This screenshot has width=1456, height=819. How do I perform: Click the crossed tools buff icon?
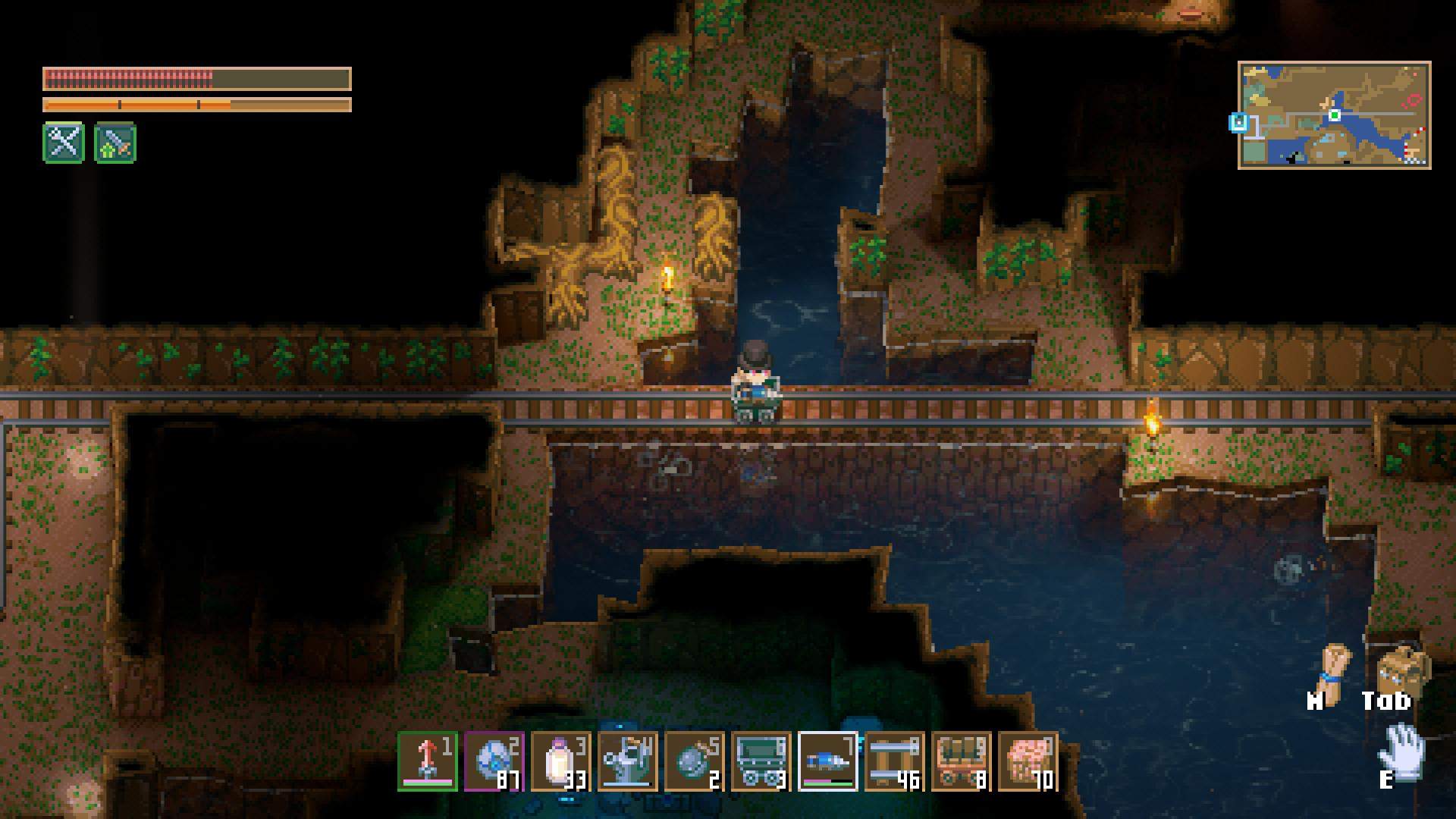[x=64, y=143]
